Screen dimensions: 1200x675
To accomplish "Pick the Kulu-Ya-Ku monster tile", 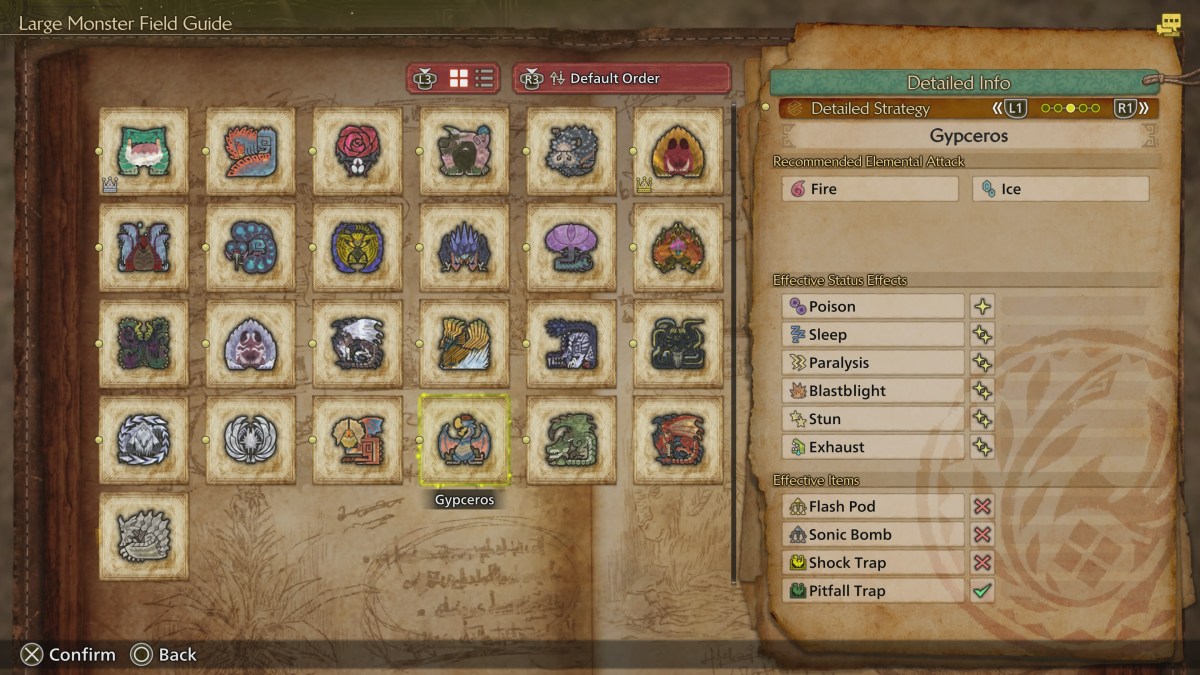I will [x=357, y=440].
